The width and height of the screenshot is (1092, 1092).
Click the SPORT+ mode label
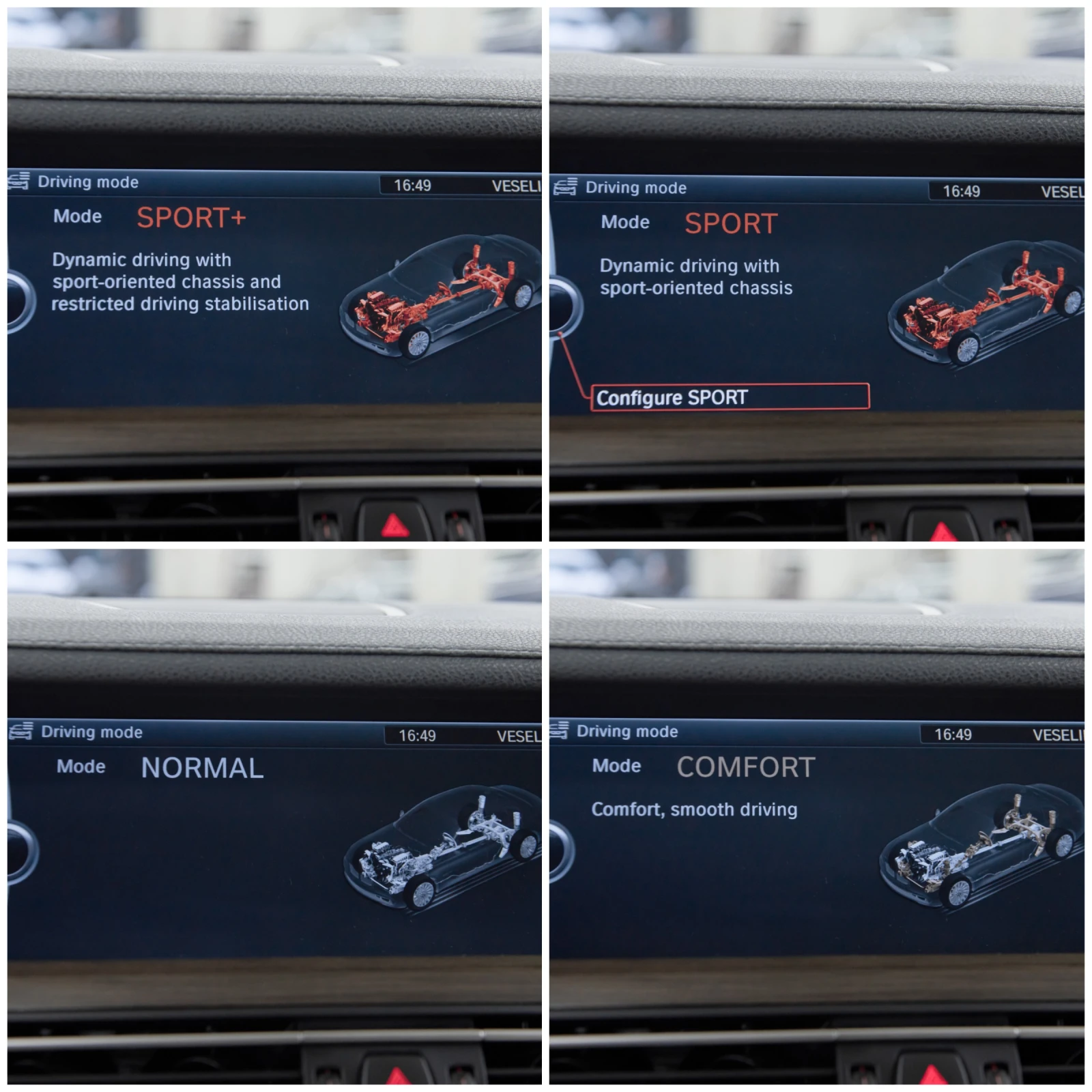point(193,216)
